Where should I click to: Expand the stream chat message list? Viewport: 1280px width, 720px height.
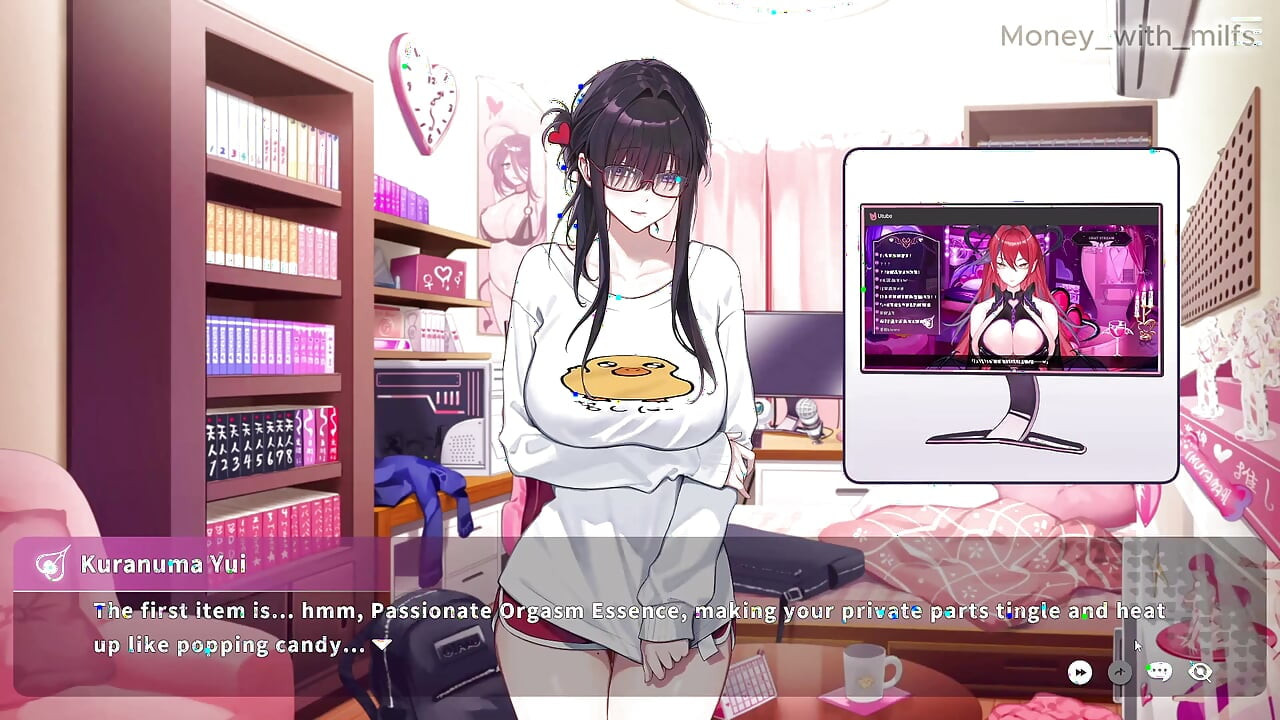pyautogui.click(x=904, y=285)
